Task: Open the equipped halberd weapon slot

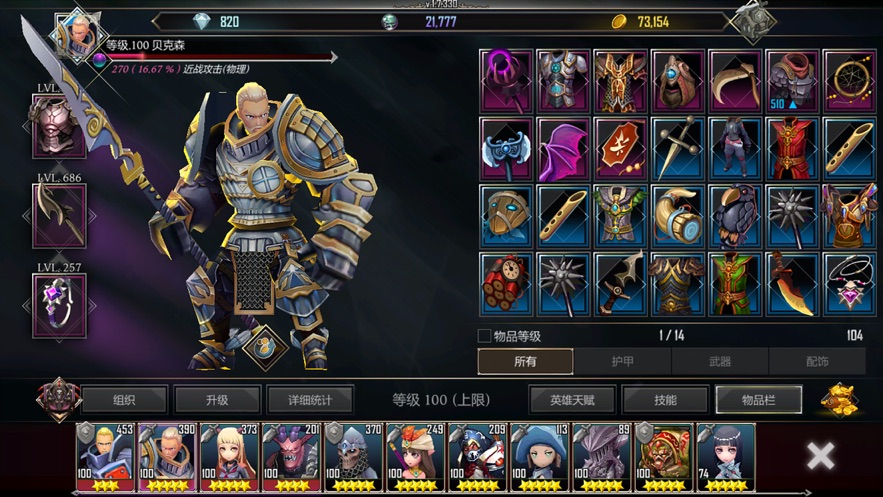Action: click(x=59, y=216)
